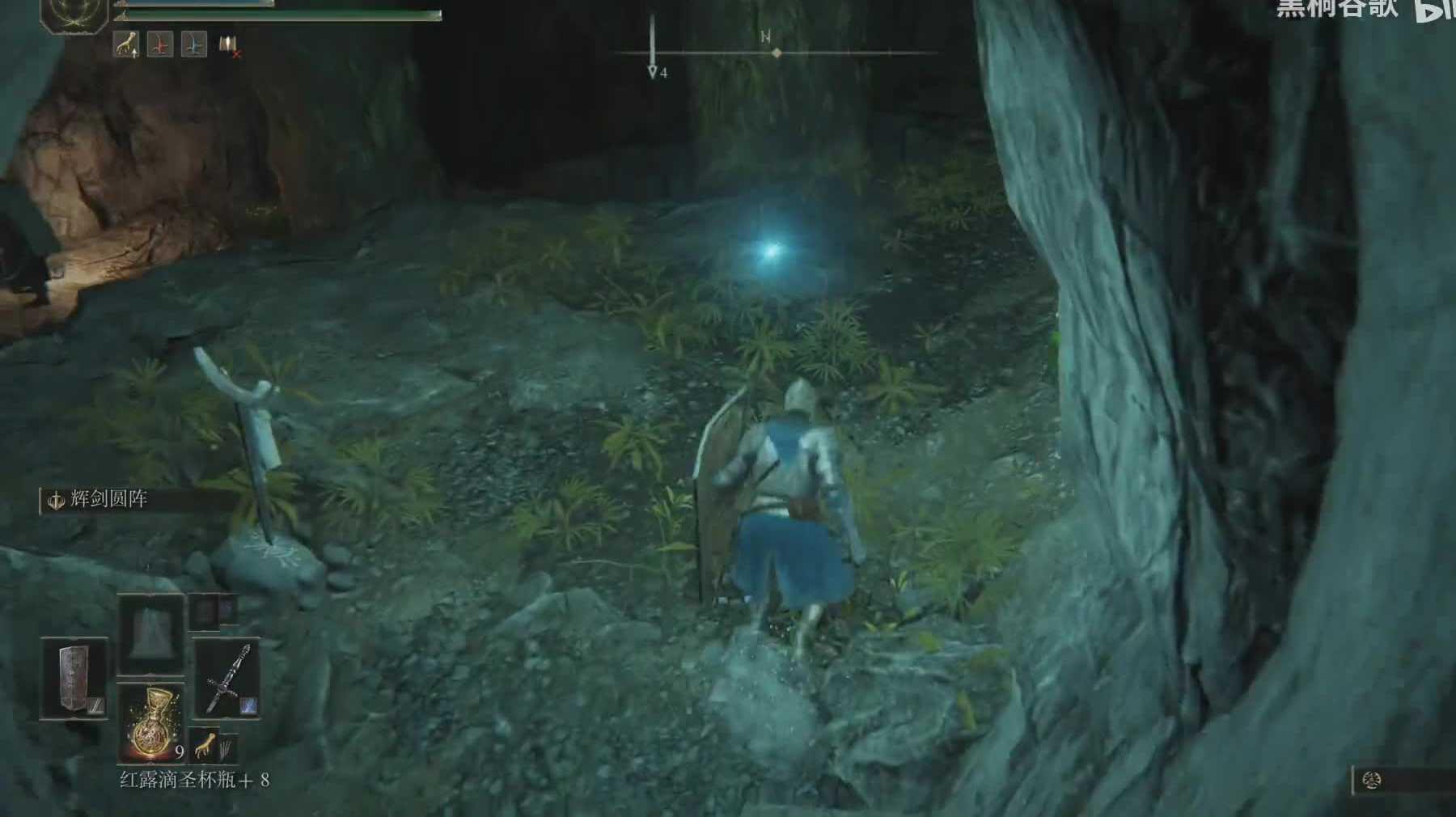1456x817 pixels.
Task: Click the red figure status icon
Action: 160,45
